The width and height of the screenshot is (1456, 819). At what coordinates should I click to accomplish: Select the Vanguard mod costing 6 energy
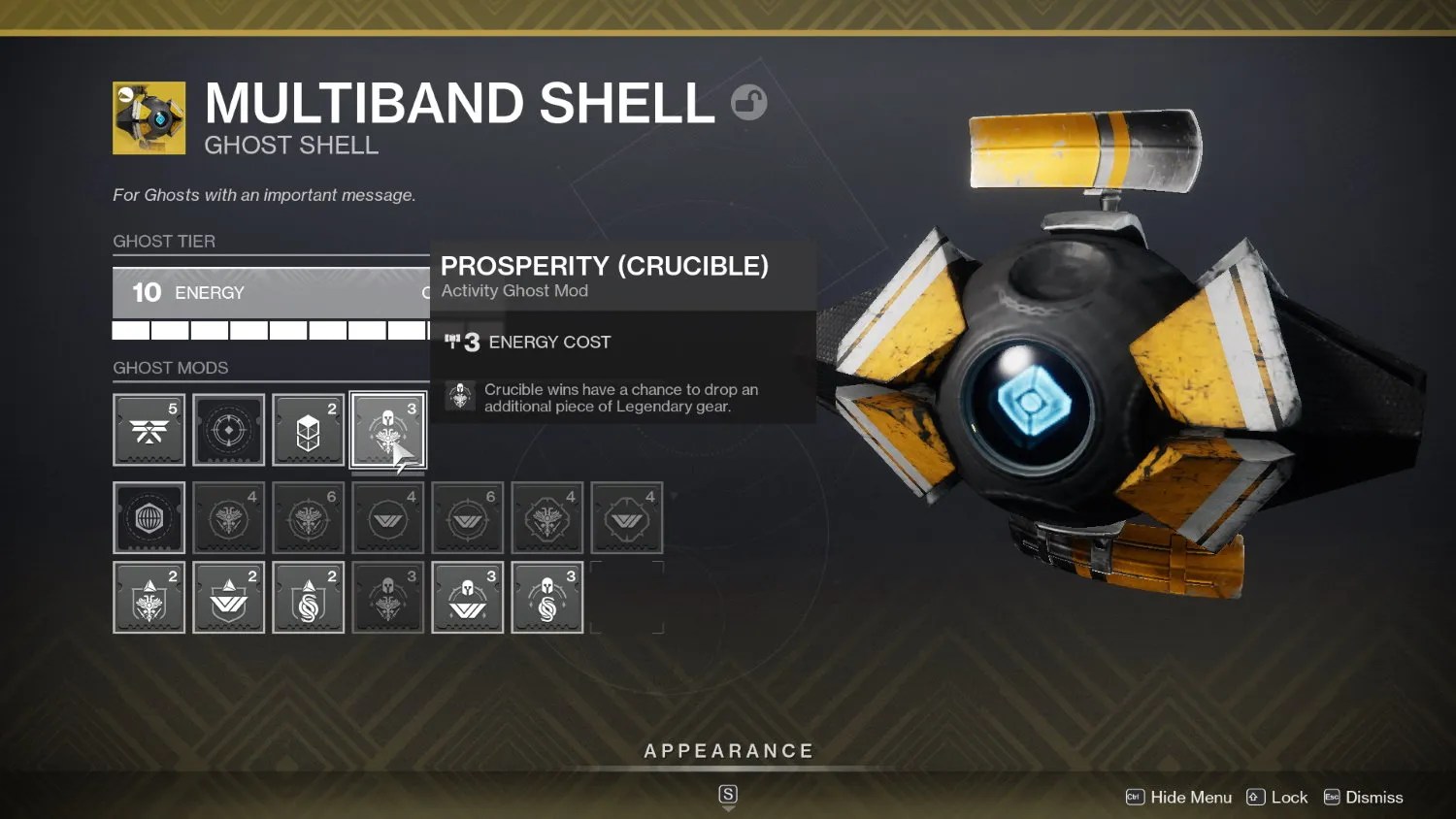[467, 518]
